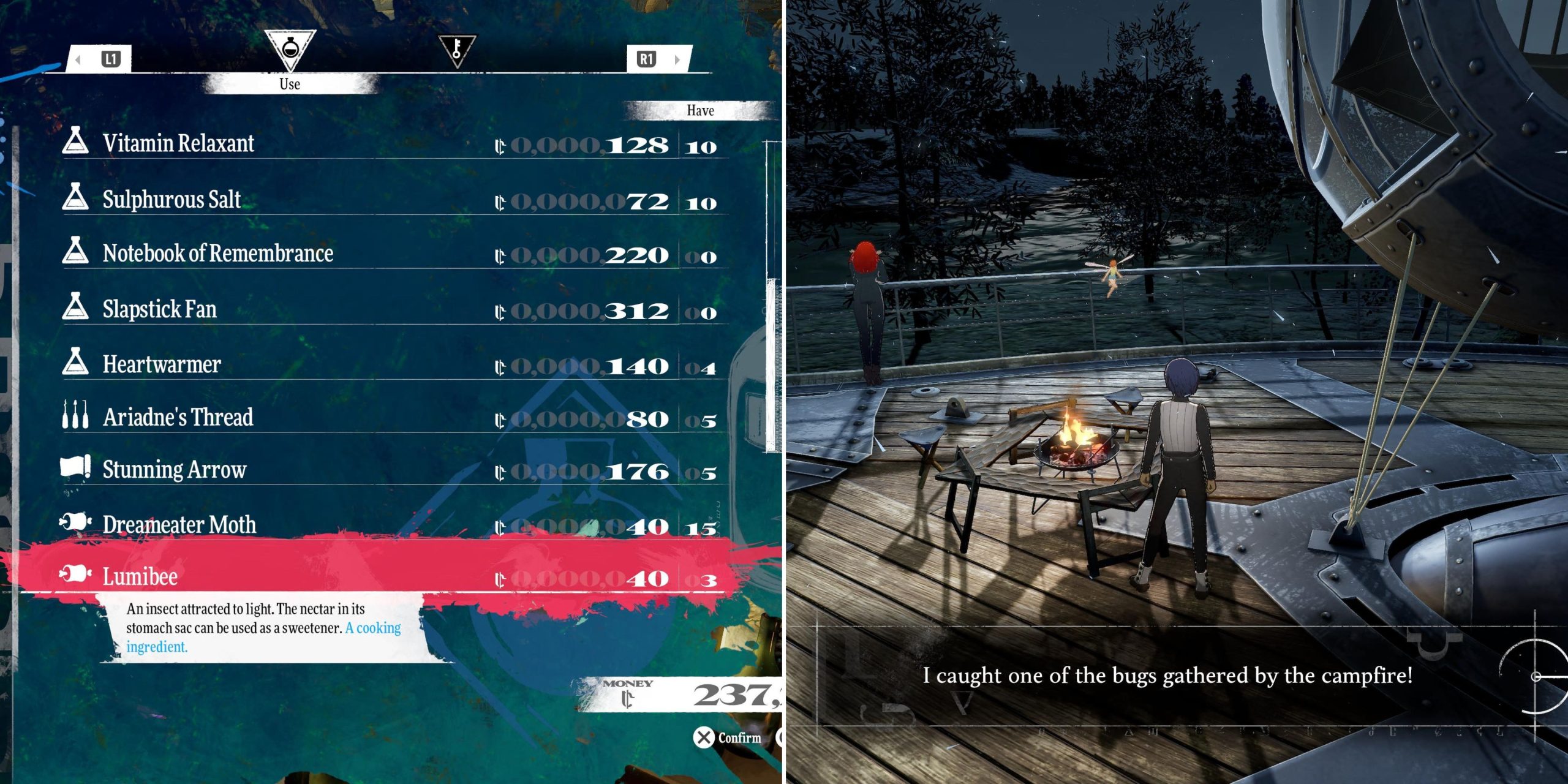Select the highlighted Lumibee row
Viewport: 1568px width, 784px height.
140,577
